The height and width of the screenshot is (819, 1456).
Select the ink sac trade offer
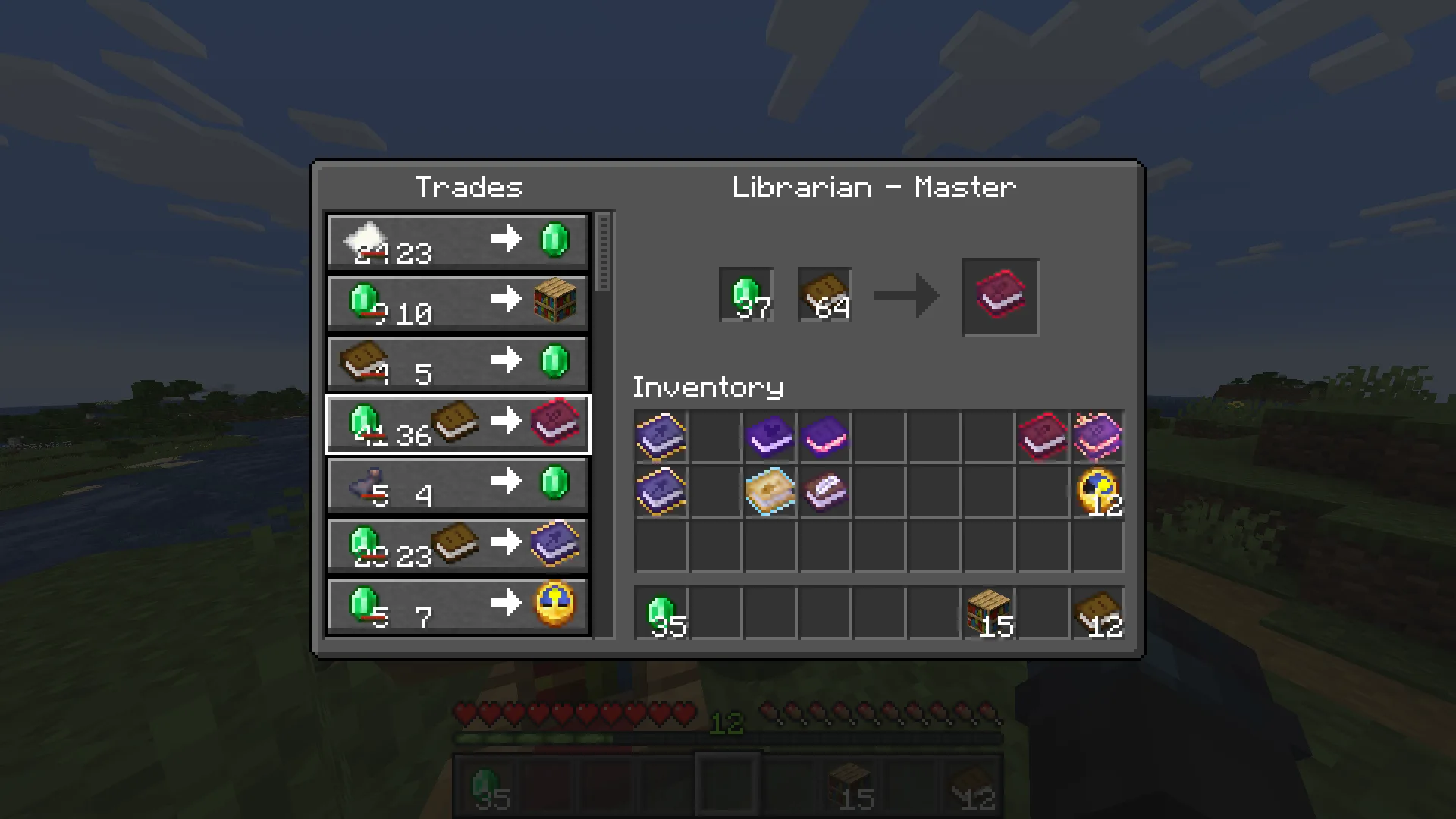pyautogui.click(x=457, y=484)
